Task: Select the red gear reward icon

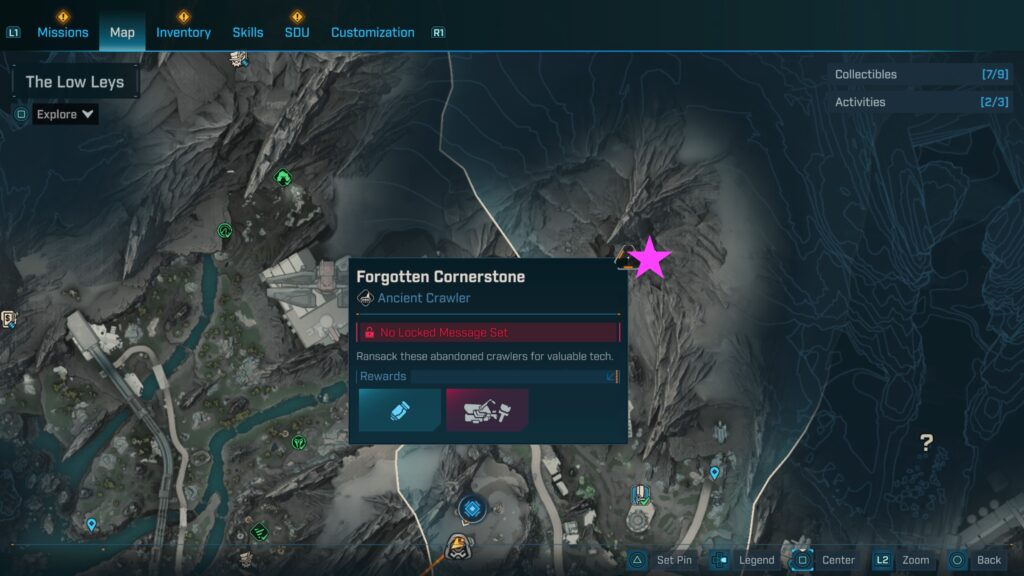Action: pyautogui.click(x=487, y=410)
